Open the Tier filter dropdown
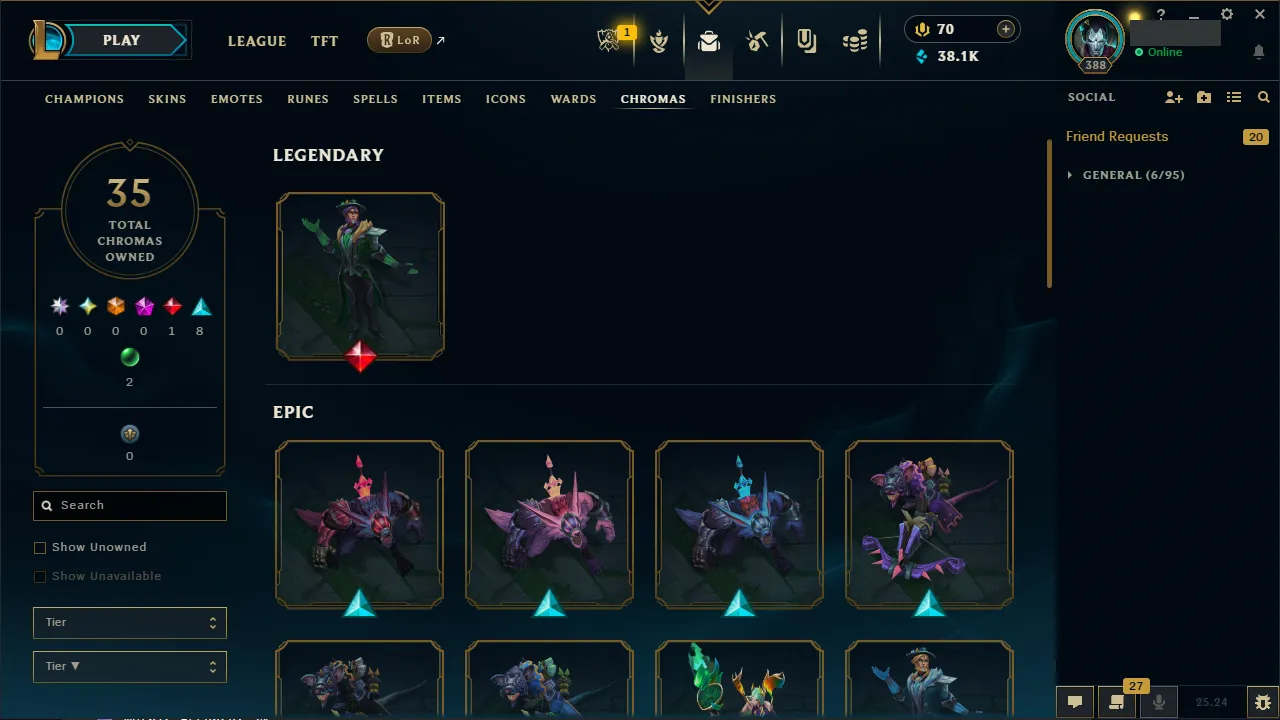Screen dimensions: 1280x720 129,622
